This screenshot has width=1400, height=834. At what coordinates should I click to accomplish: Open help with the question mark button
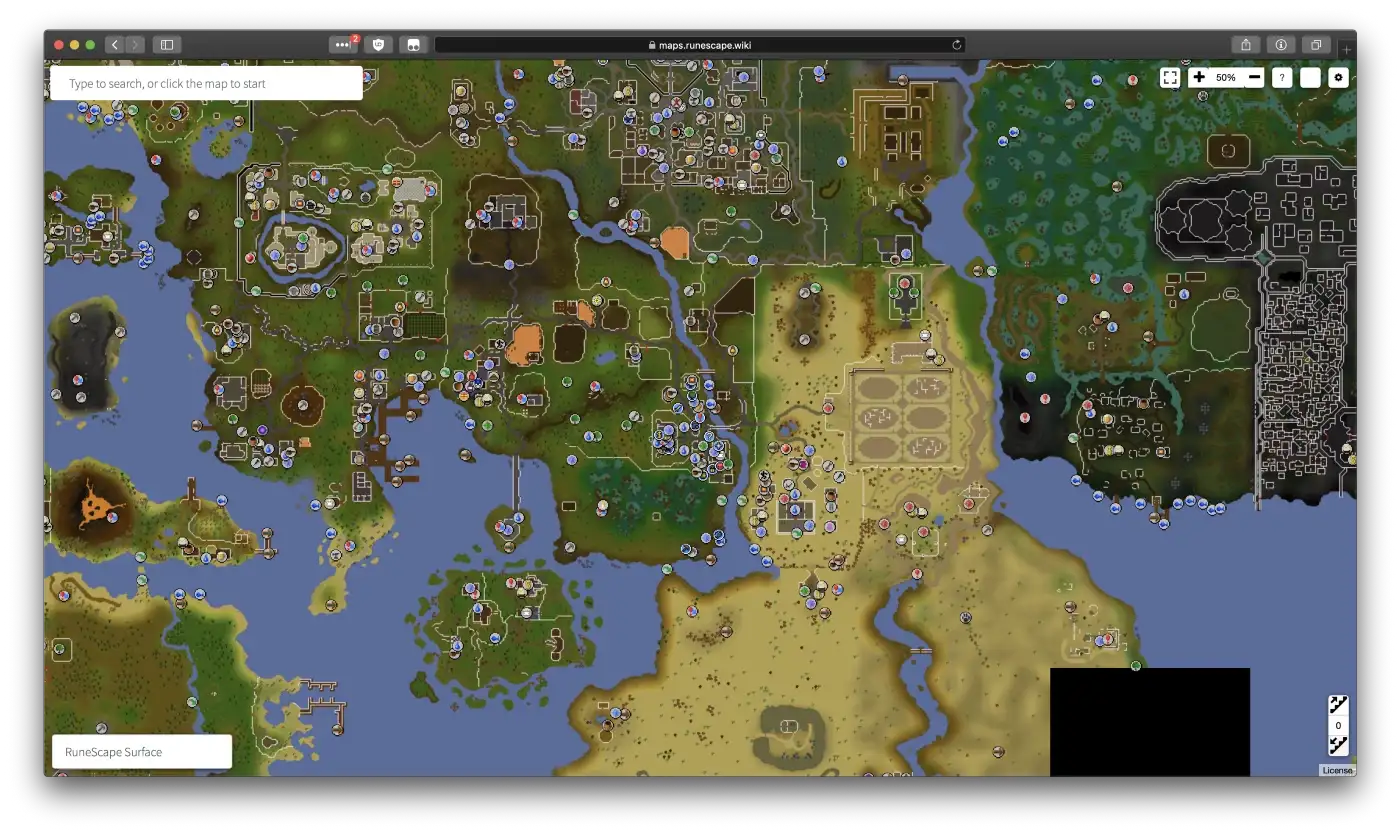point(1281,77)
